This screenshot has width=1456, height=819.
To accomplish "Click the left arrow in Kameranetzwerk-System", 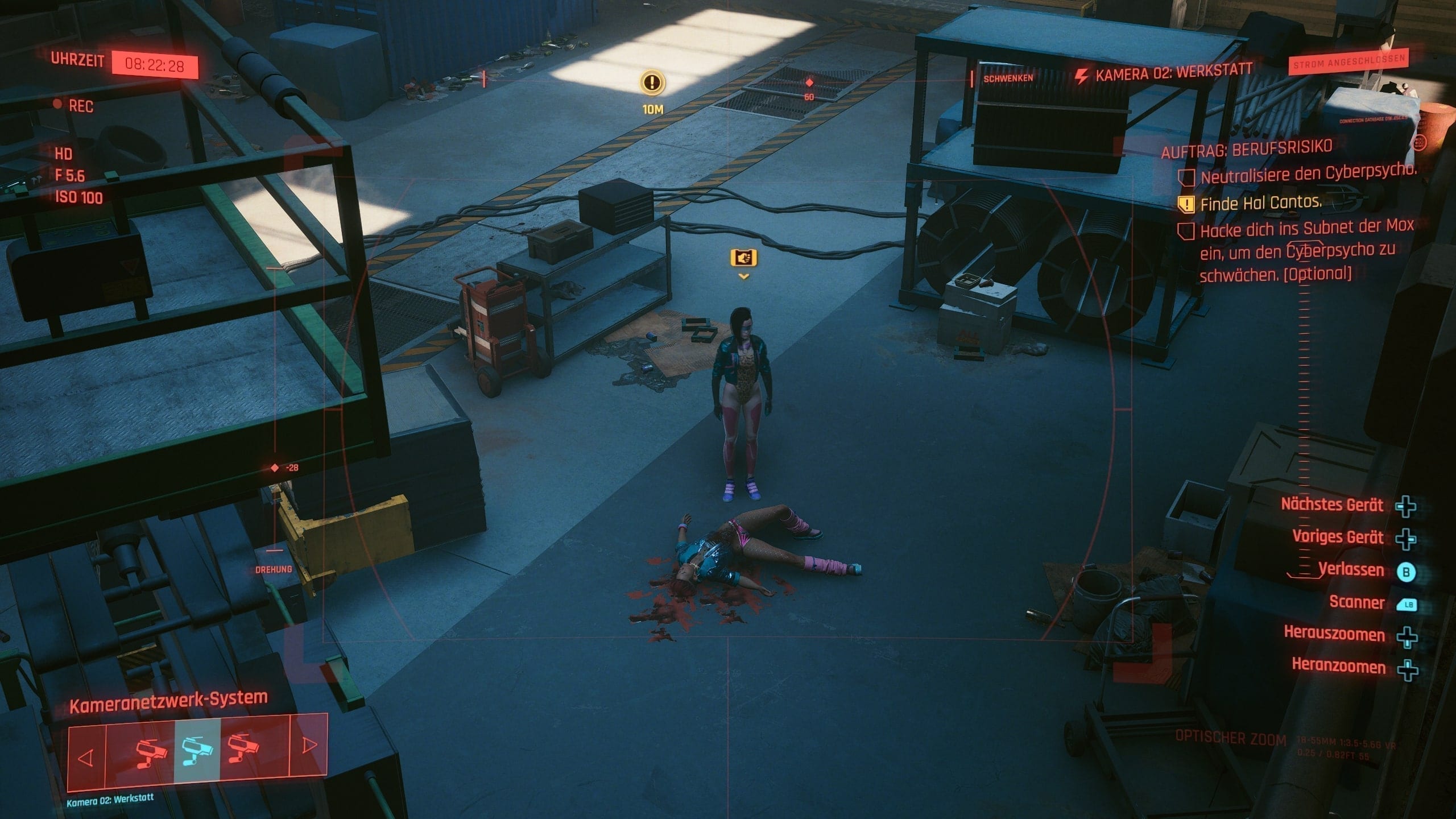I will click(85, 758).
